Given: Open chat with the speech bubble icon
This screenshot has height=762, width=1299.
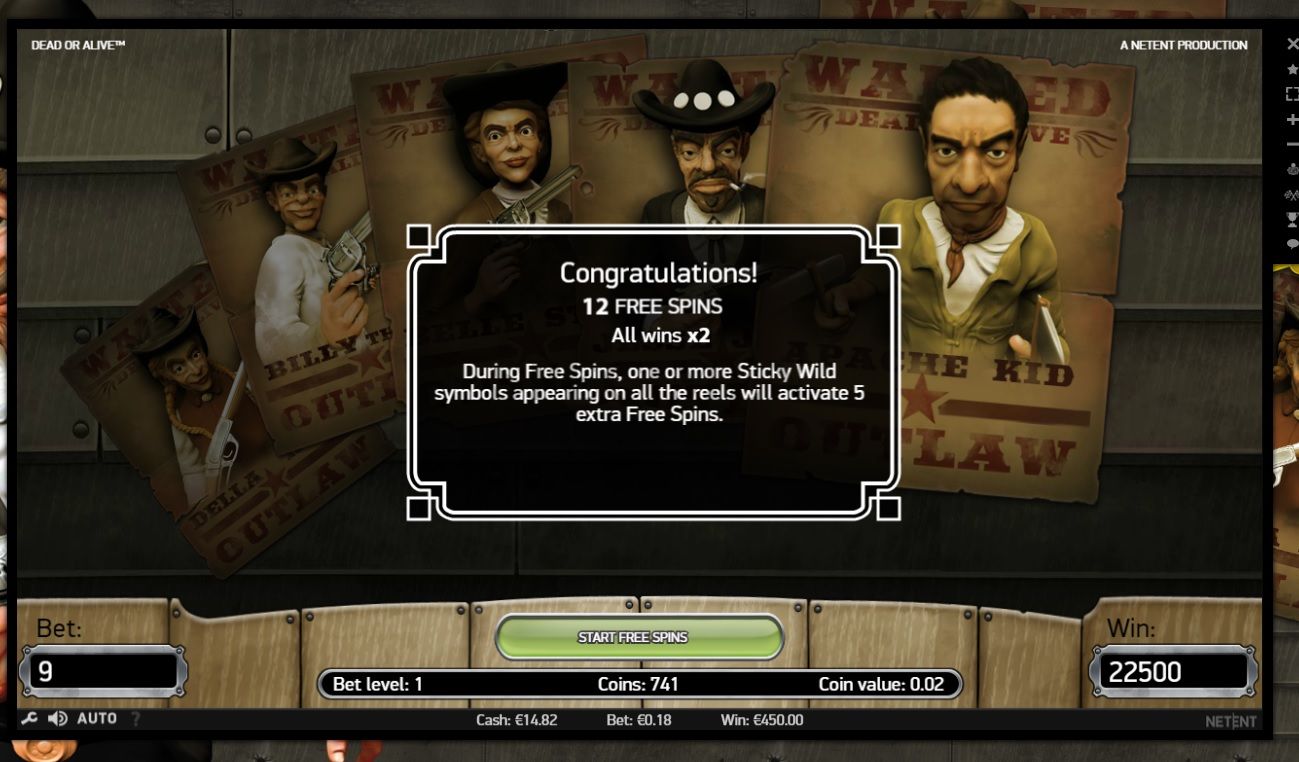Looking at the screenshot, I should [x=1292, y=243].
